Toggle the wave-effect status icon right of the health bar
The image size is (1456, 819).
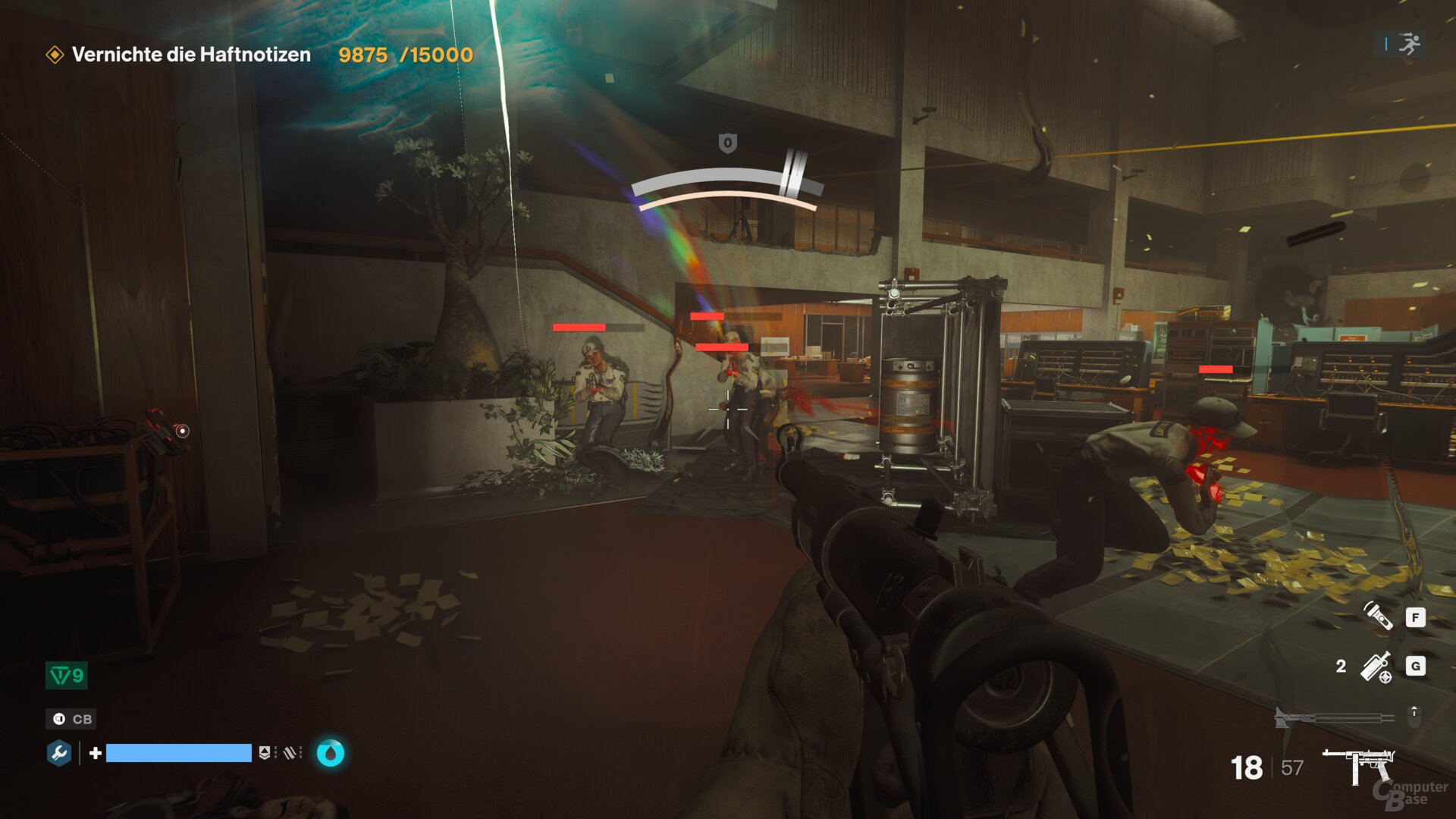290,754
